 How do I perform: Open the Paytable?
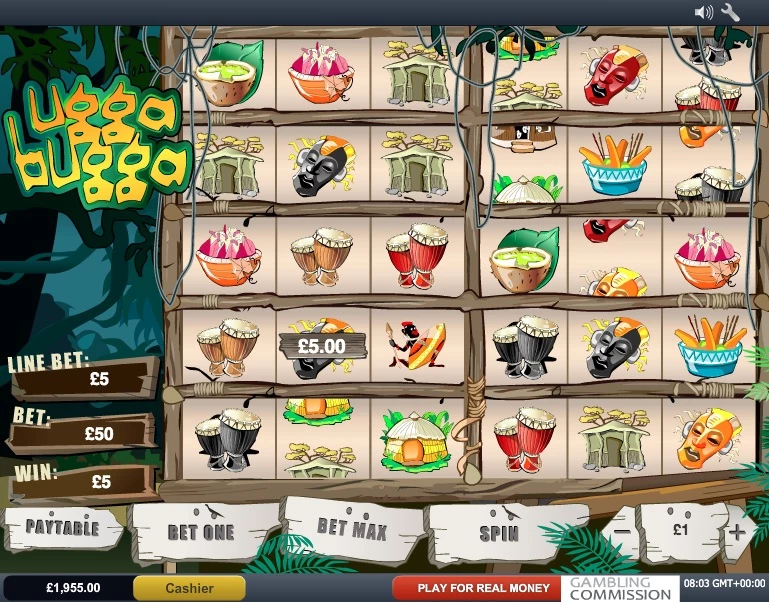tap(62, 527)
